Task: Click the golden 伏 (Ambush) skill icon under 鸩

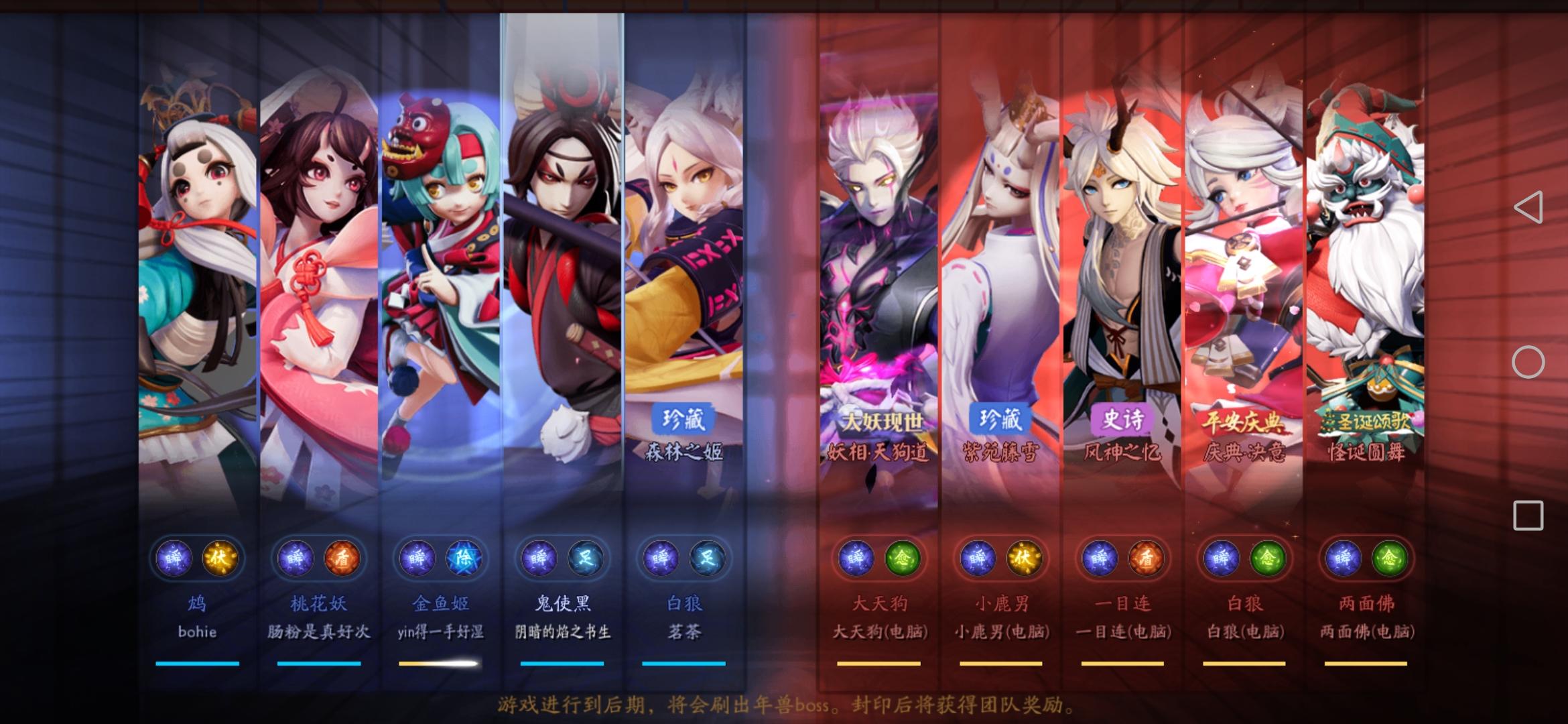Action: 221,558
